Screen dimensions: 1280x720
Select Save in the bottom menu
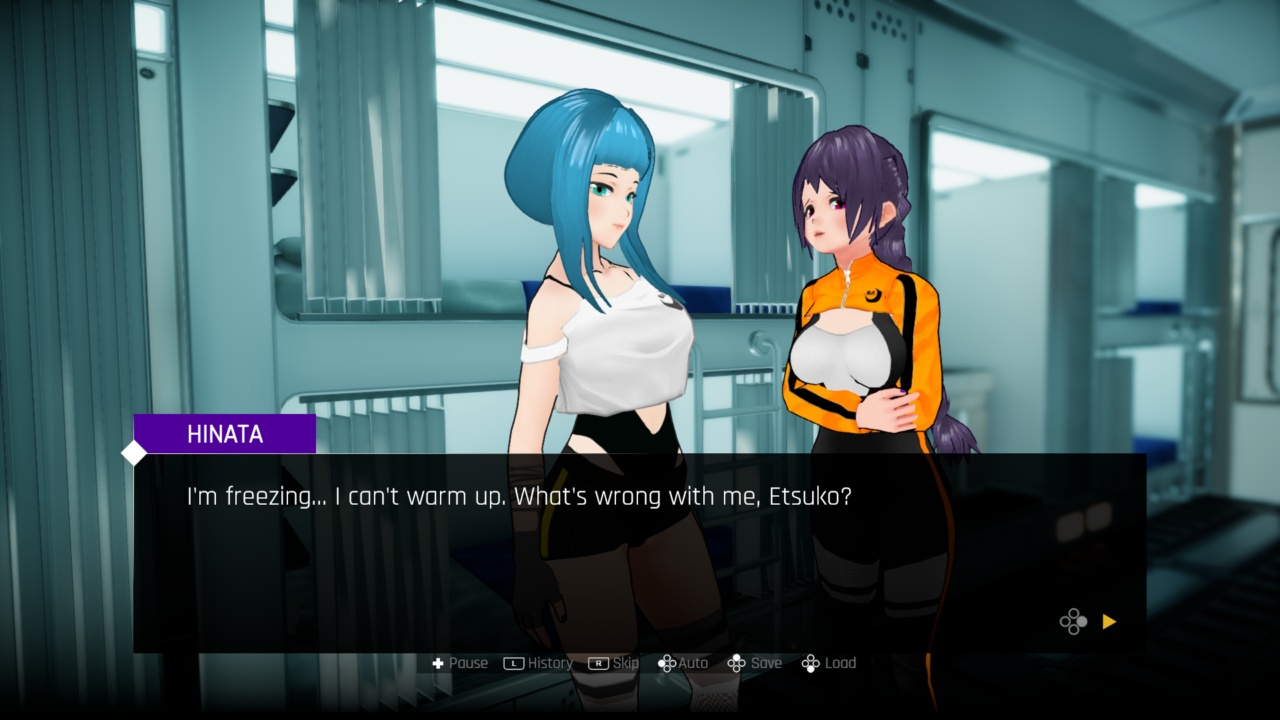tap(758, 662)
